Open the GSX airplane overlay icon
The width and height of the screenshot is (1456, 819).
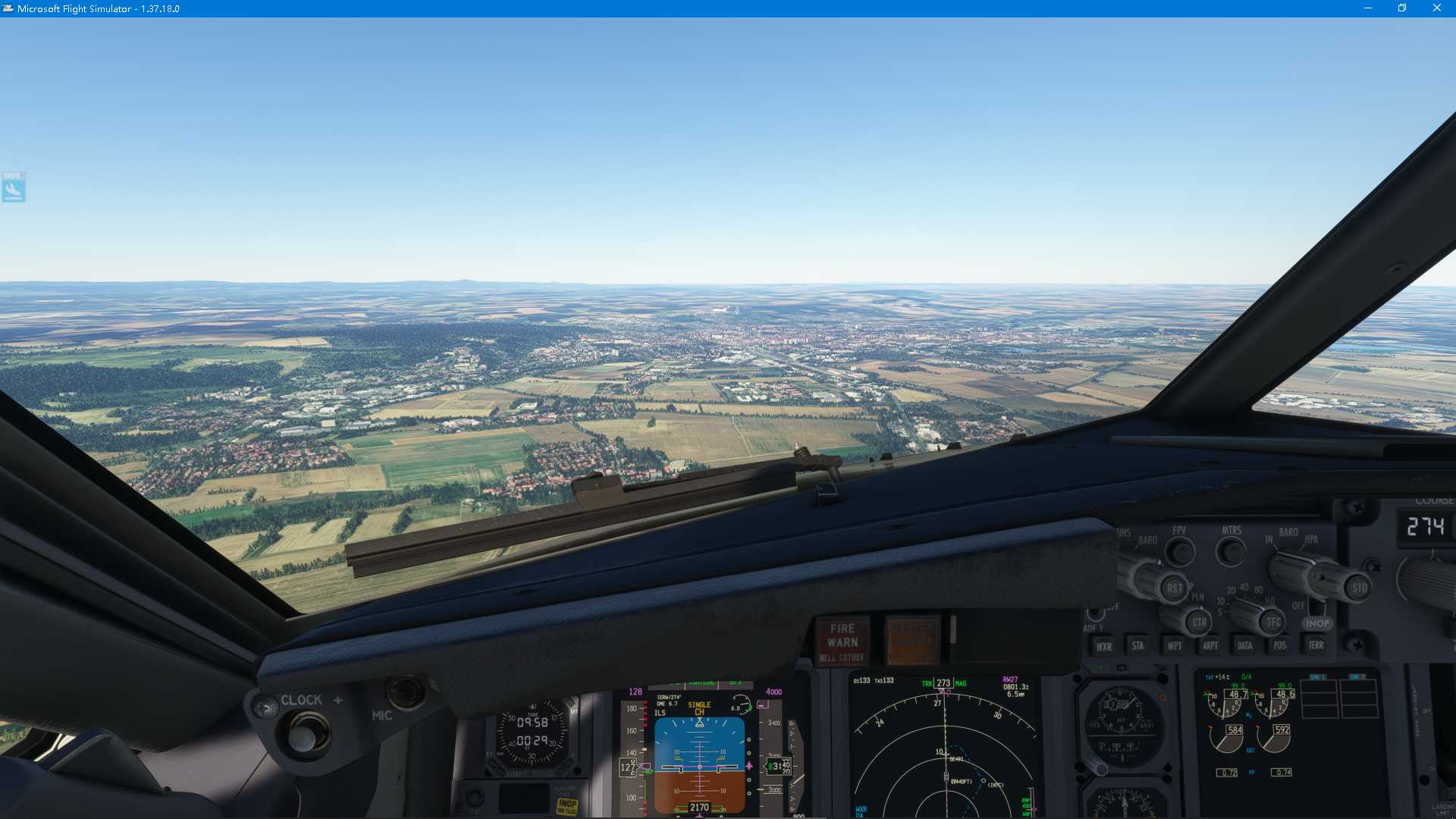14,187
